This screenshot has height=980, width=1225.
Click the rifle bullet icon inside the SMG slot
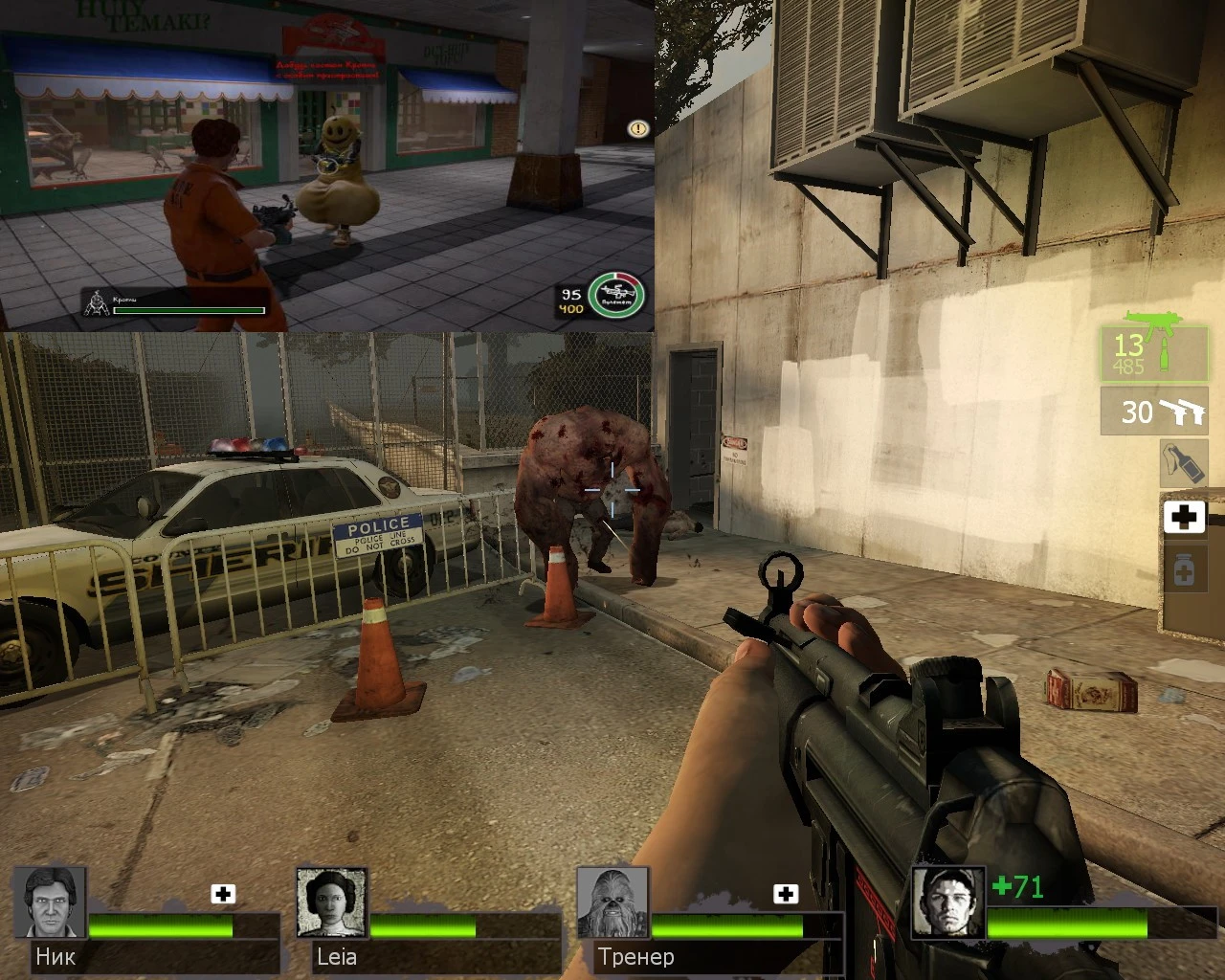(1166, 355)
